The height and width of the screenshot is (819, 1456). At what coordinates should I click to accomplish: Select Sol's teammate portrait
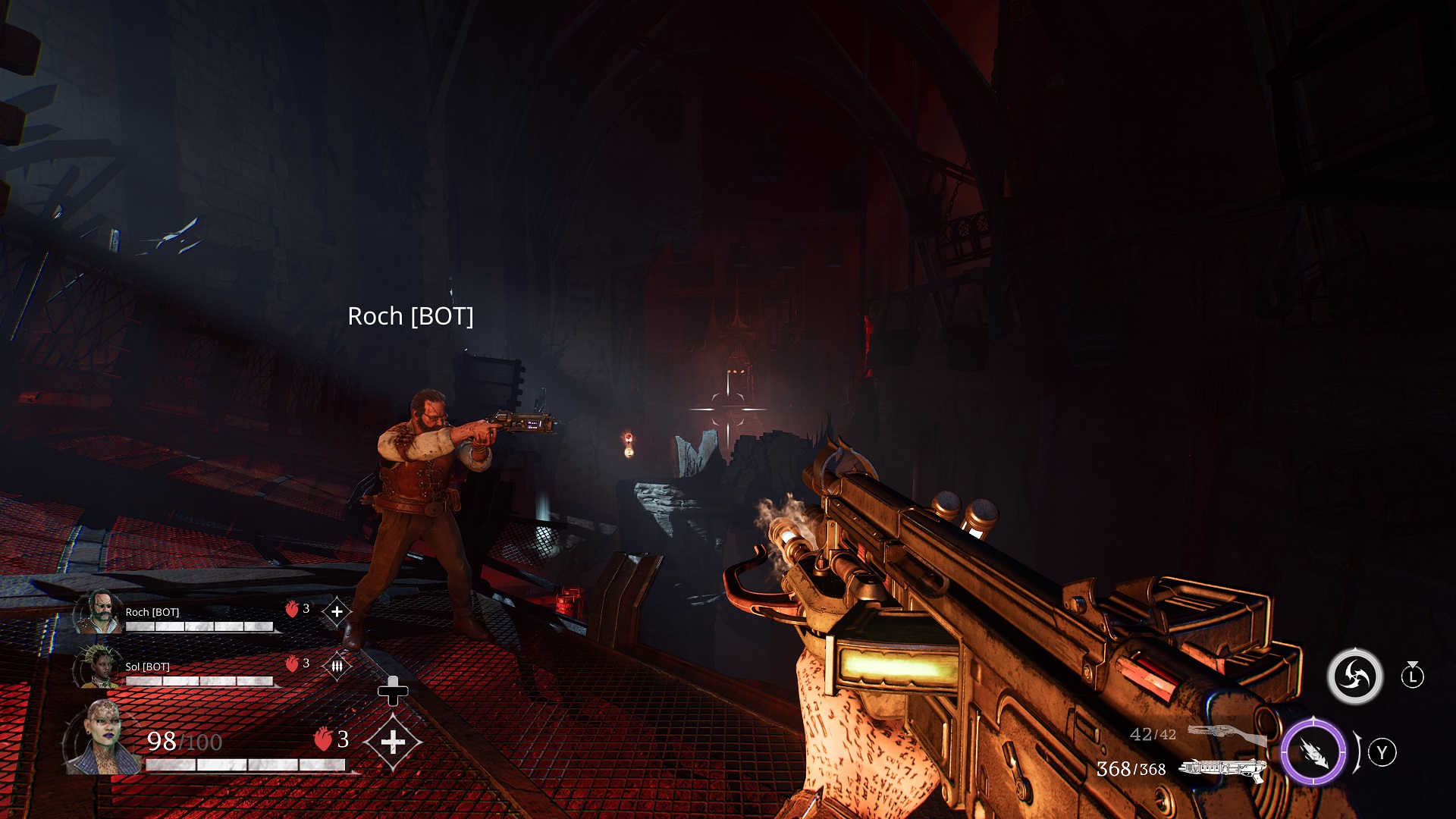[98, 667]
